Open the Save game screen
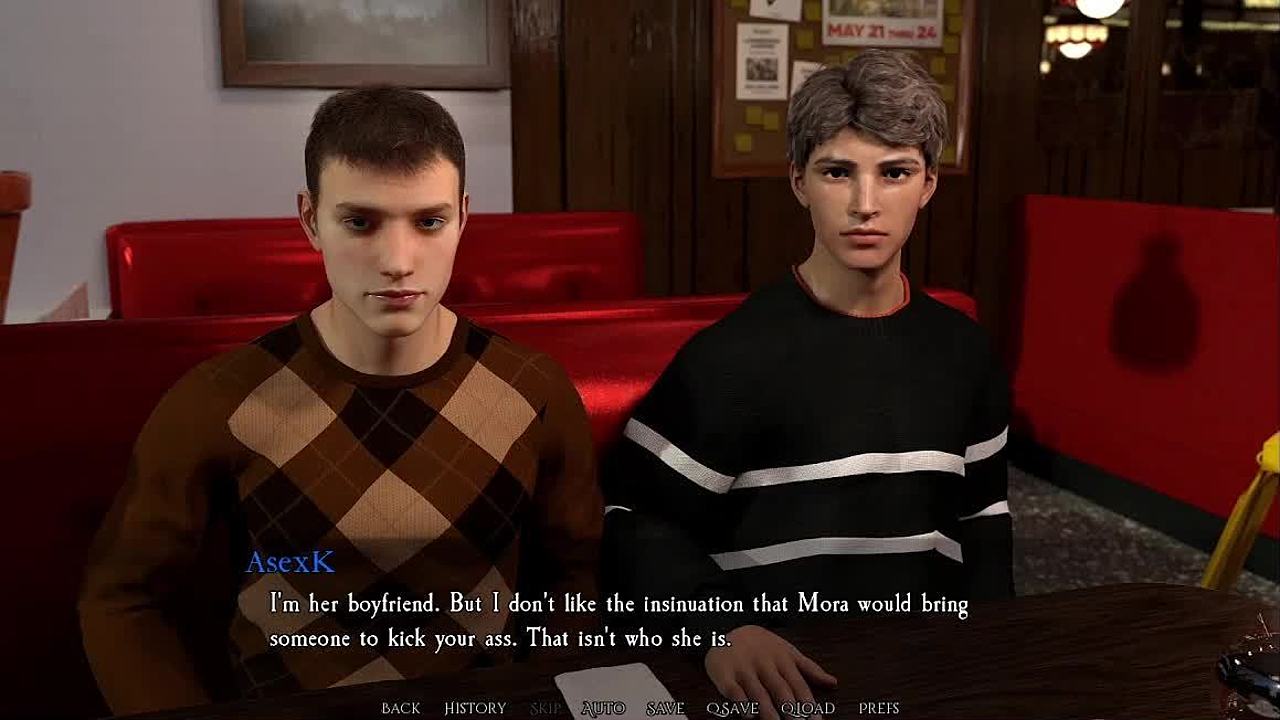 pos(665,708)
